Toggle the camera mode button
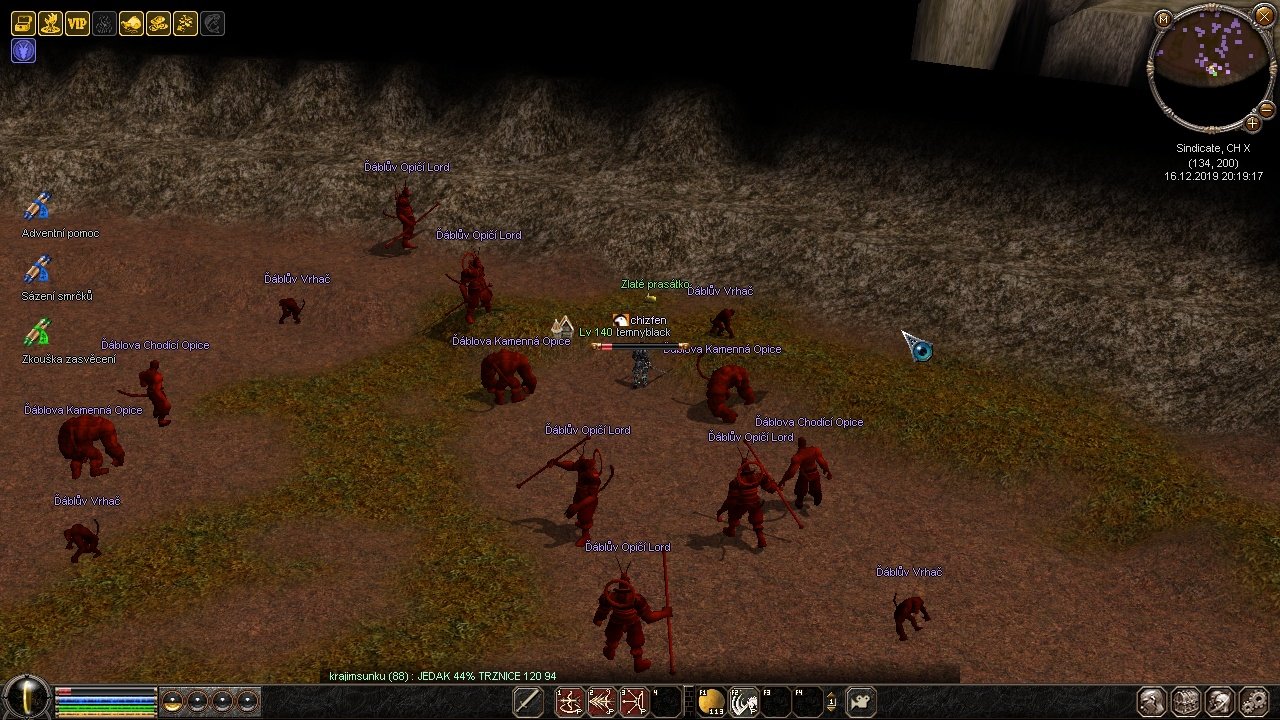The width and height of the screenshot is (1280, 720). click(861, 702)
